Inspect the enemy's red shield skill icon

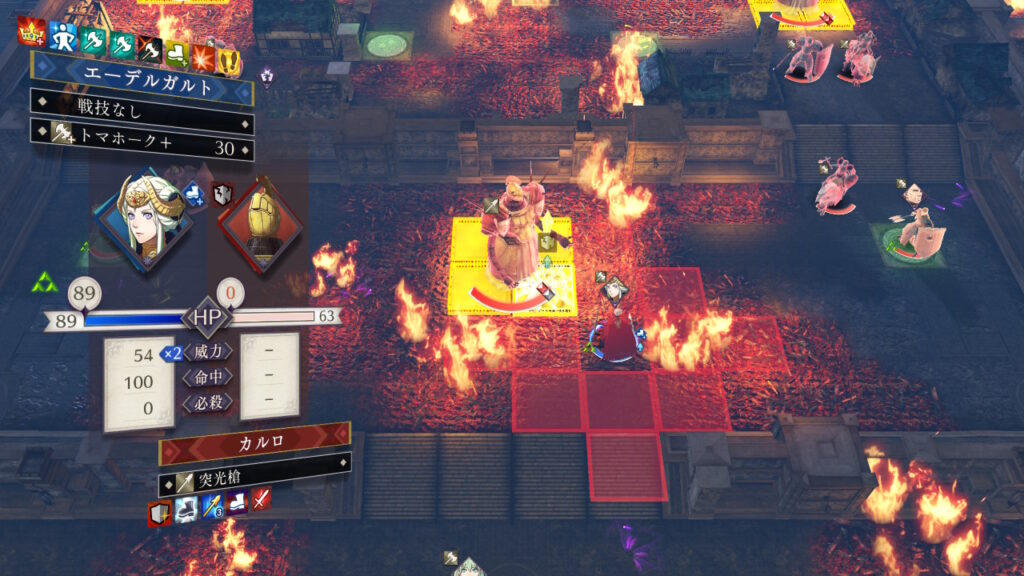[x=158, y=515]
